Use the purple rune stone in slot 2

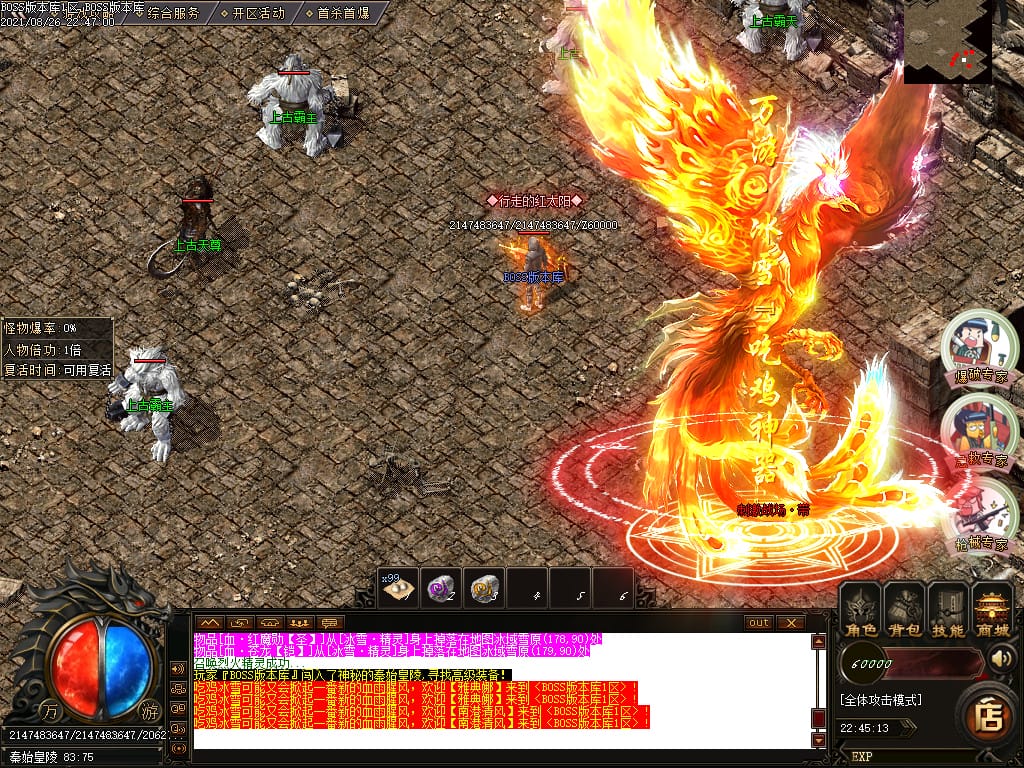pyautogui.click(x=442, y=588)
